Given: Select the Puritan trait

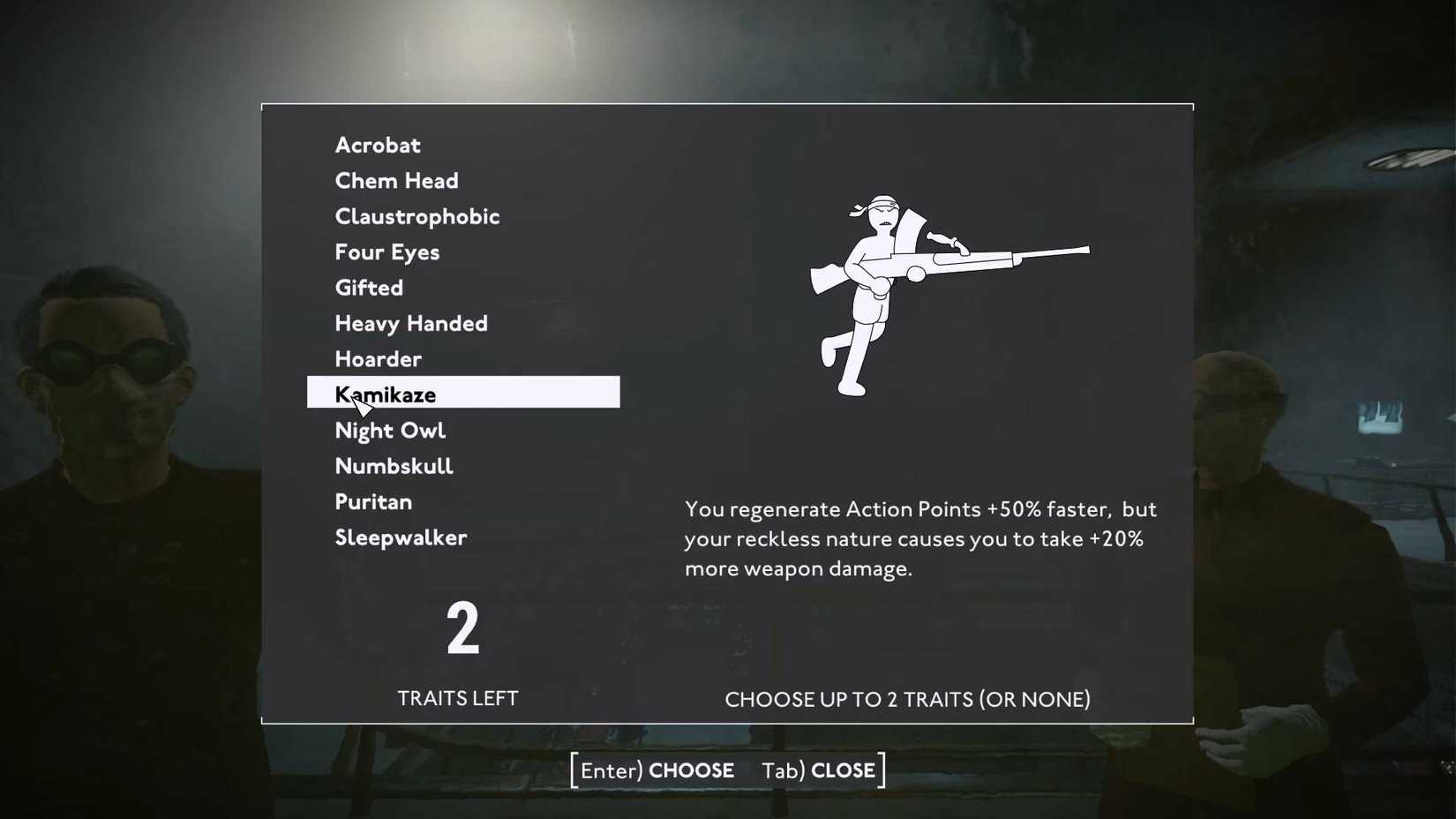Looking at the screenshot, I should [x=372, y=501].
